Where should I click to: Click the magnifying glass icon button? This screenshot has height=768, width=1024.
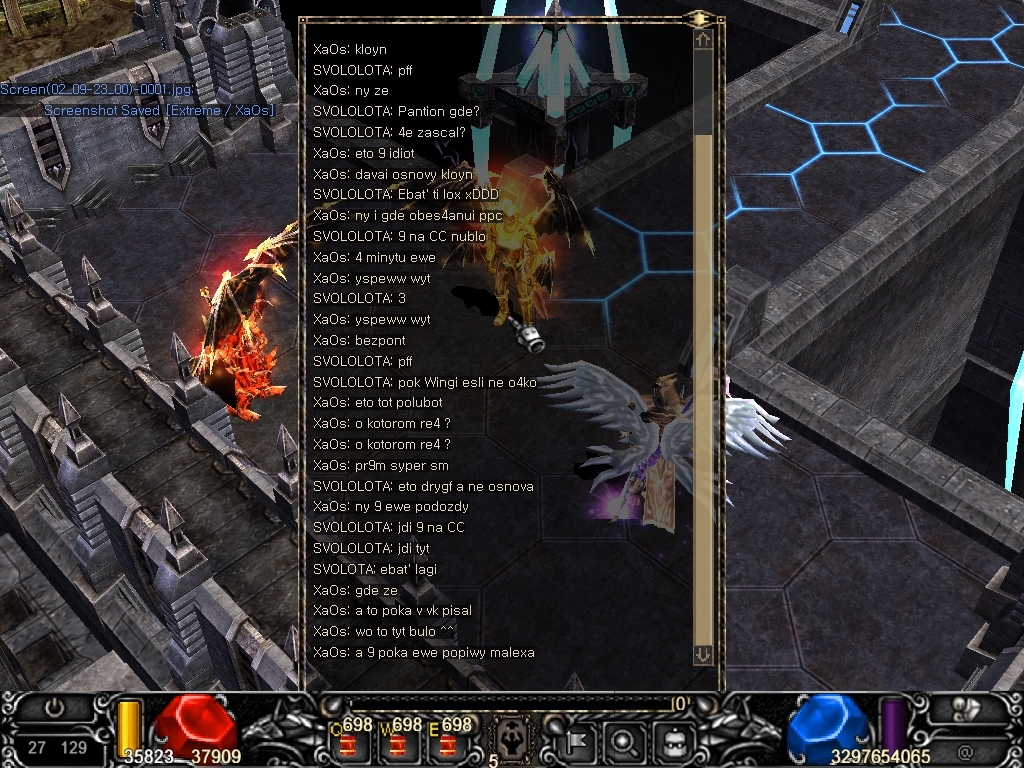623,741
